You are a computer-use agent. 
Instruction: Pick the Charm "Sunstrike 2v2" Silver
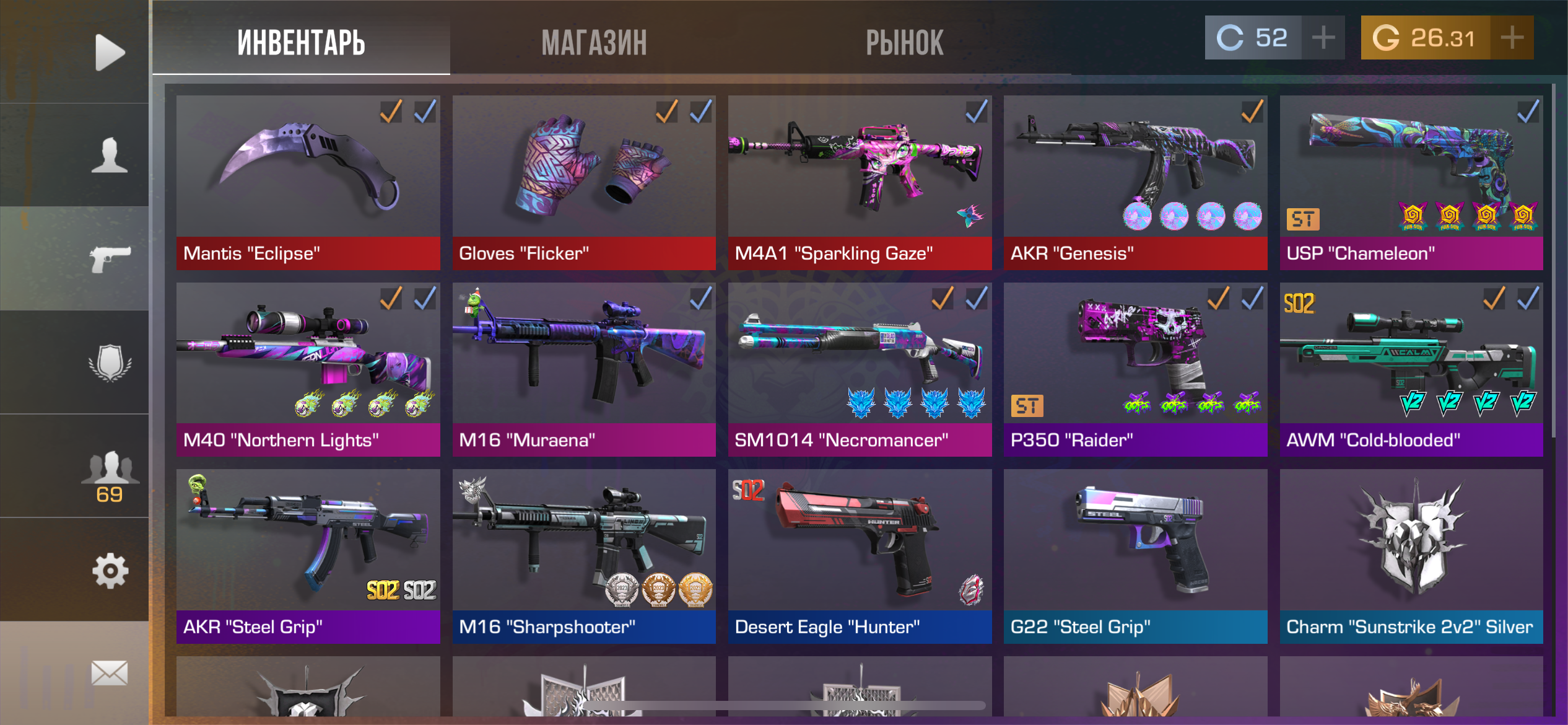[1411, 556]
